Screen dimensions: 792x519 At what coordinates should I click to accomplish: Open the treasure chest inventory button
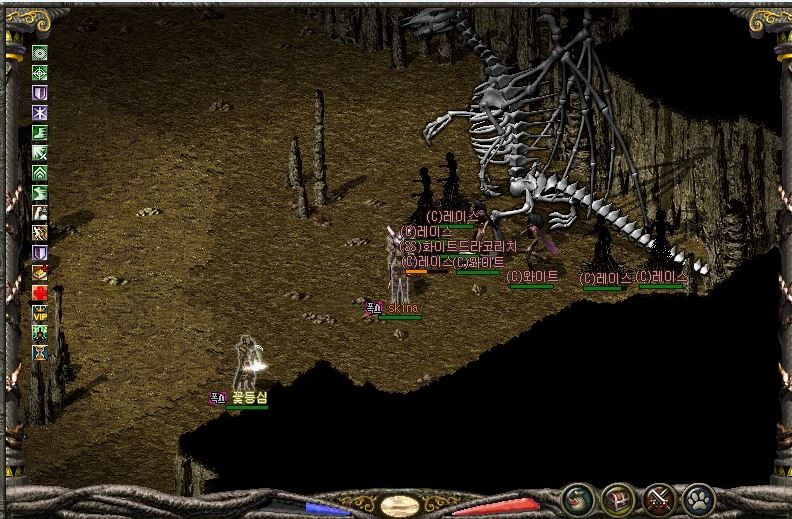pyautogui.click(x=618, y=498)
